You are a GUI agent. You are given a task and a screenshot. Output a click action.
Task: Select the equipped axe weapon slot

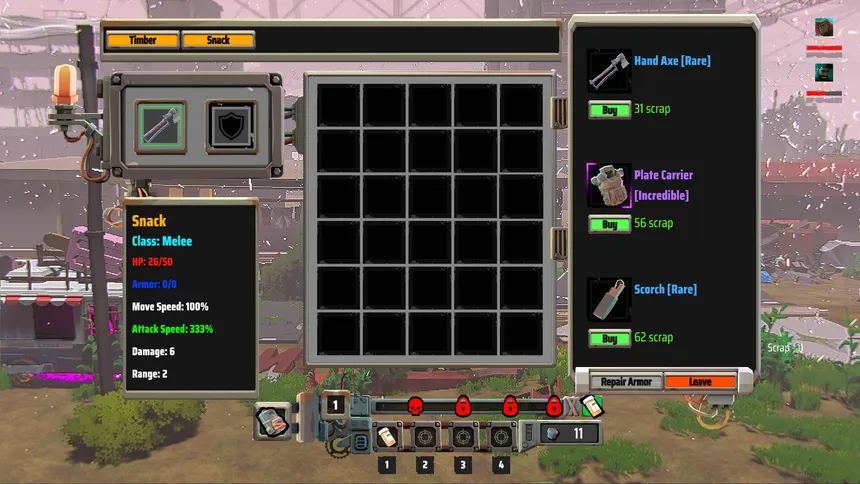(162, 125)
